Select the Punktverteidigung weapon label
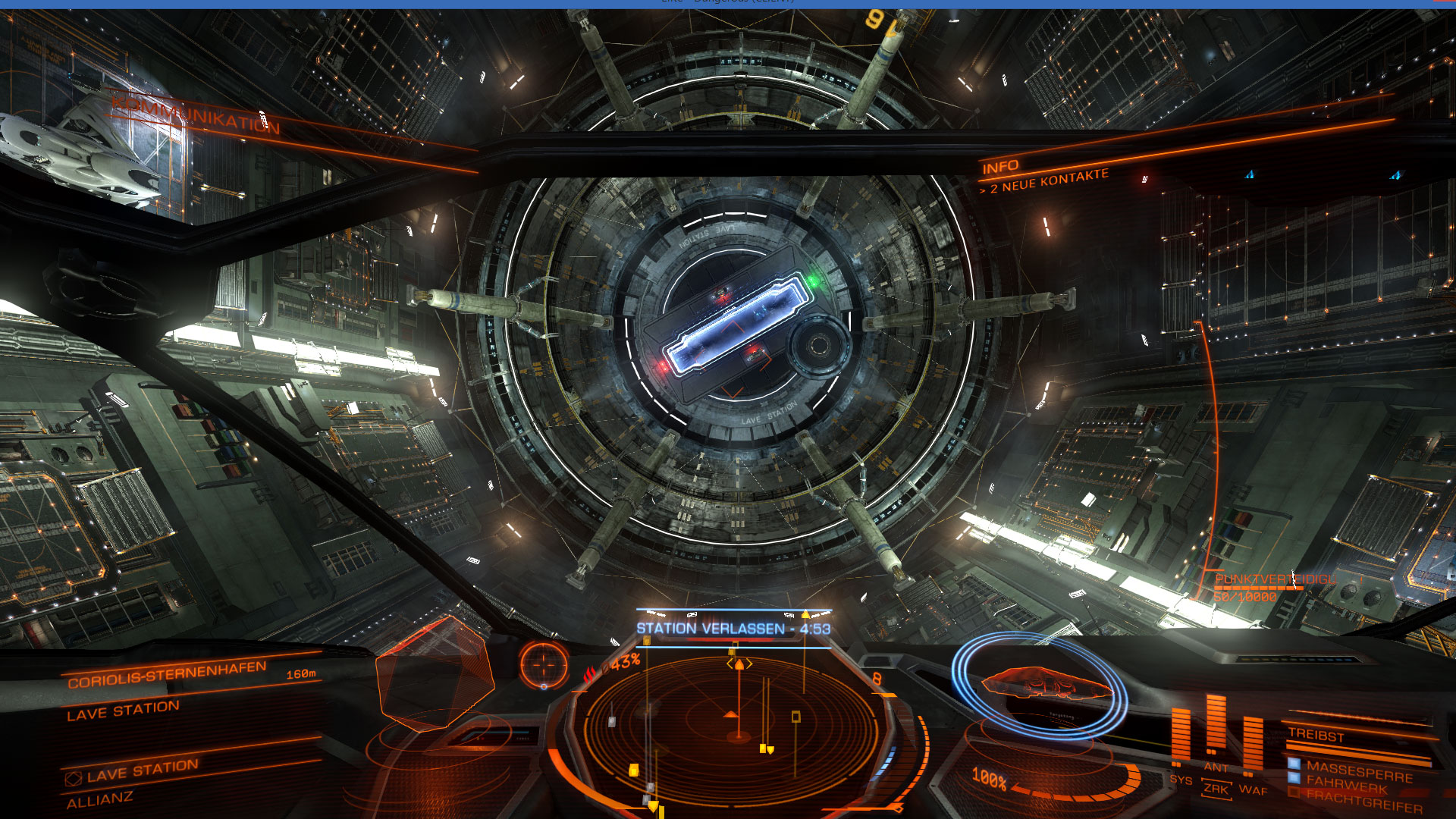1456x819 pixels. click(1276, 579)
